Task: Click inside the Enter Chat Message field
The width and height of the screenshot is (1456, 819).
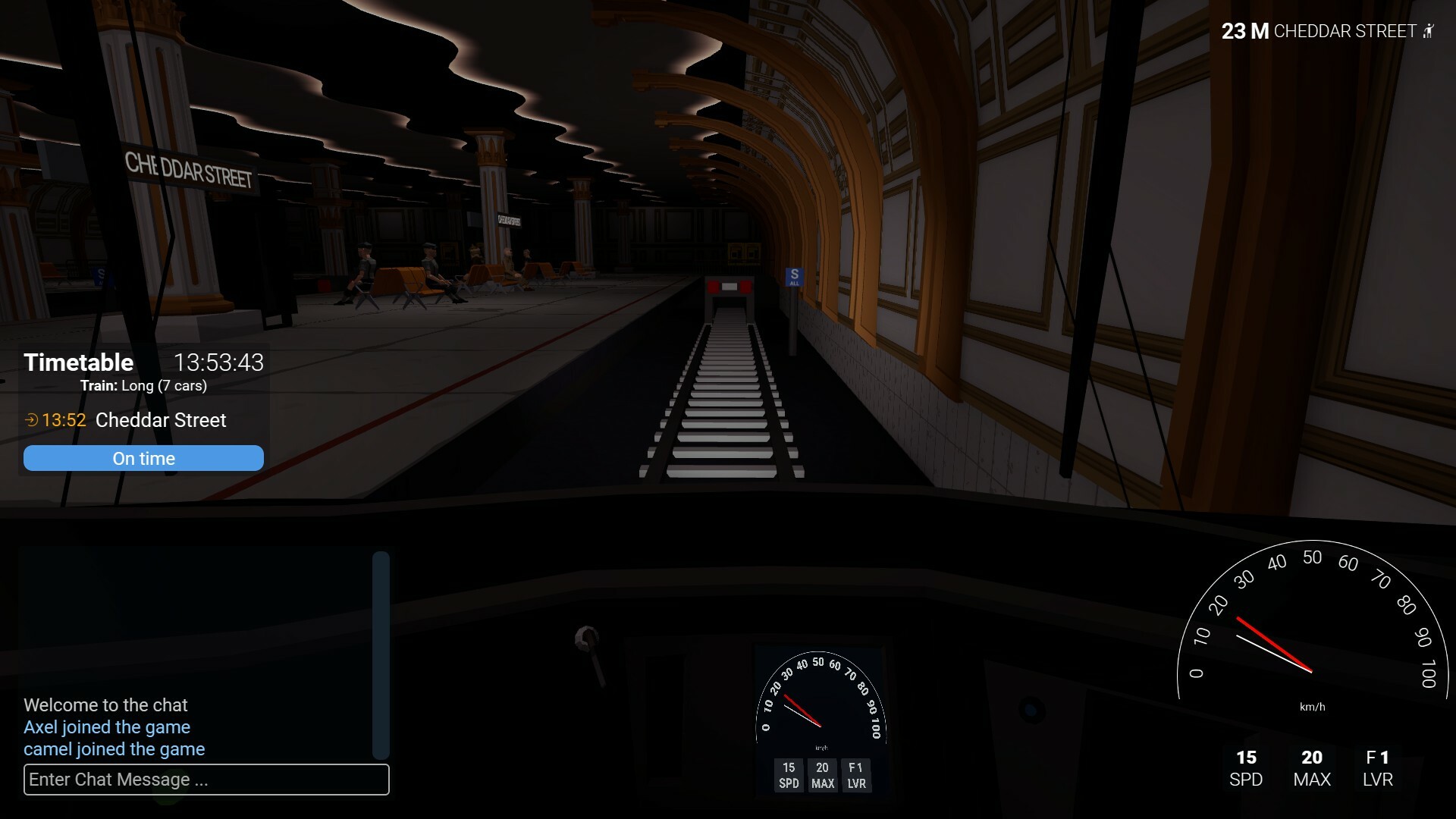Action: 206,780
